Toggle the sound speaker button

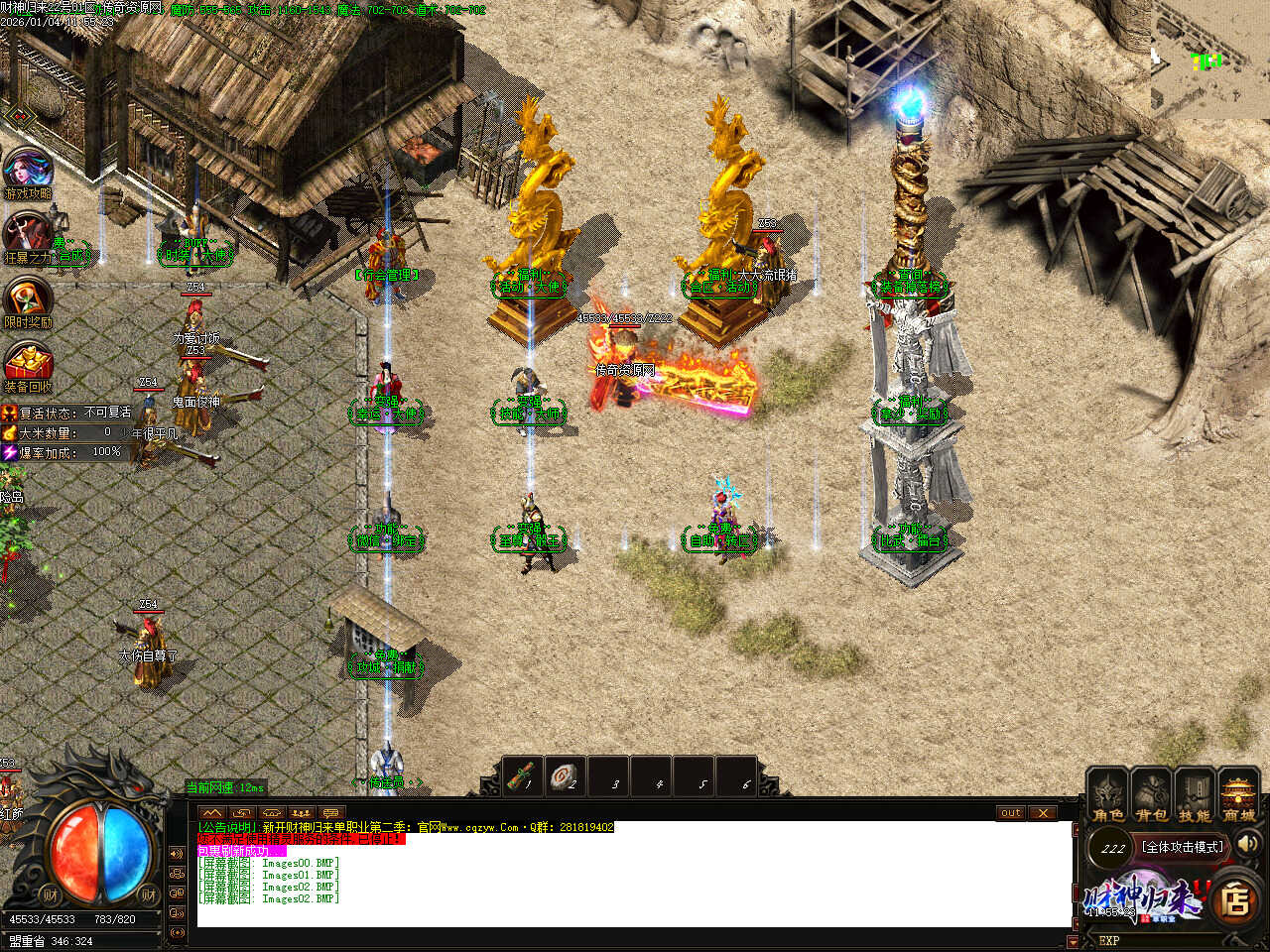coord(1247,844)
